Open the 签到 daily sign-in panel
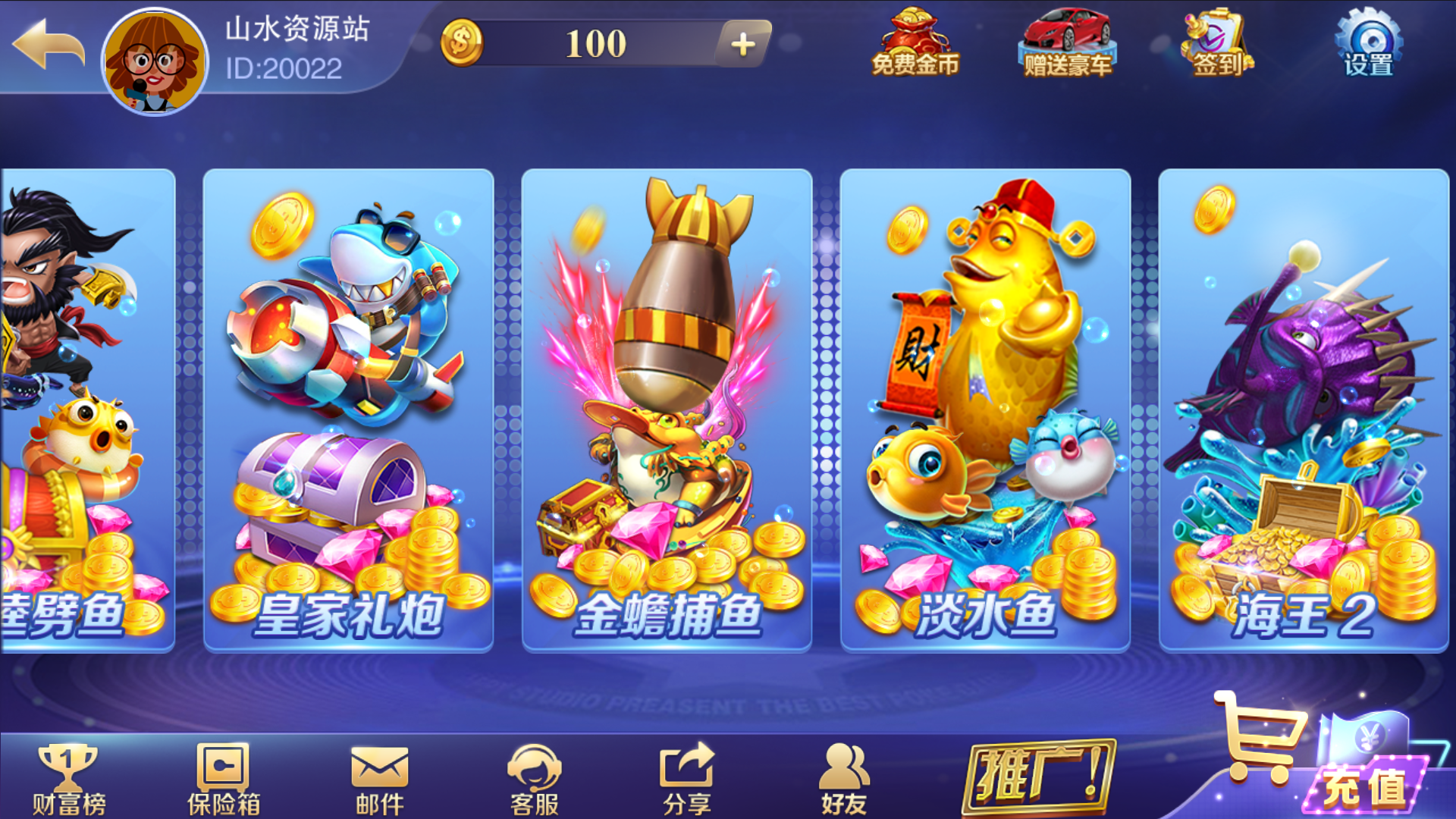This screenshot has height=819, width=1456. 1216,42
